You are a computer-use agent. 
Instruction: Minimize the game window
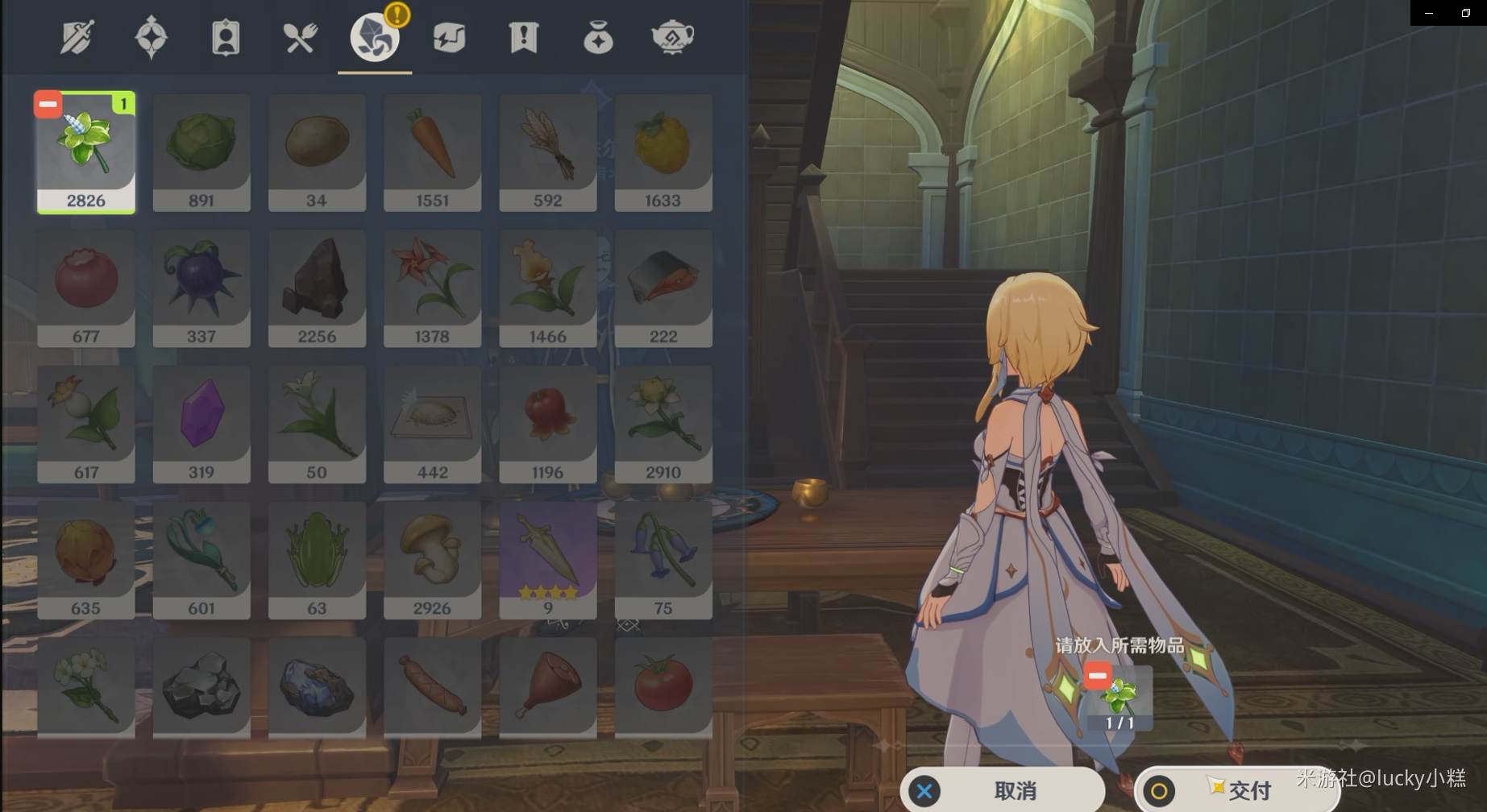pos(1429,13)
